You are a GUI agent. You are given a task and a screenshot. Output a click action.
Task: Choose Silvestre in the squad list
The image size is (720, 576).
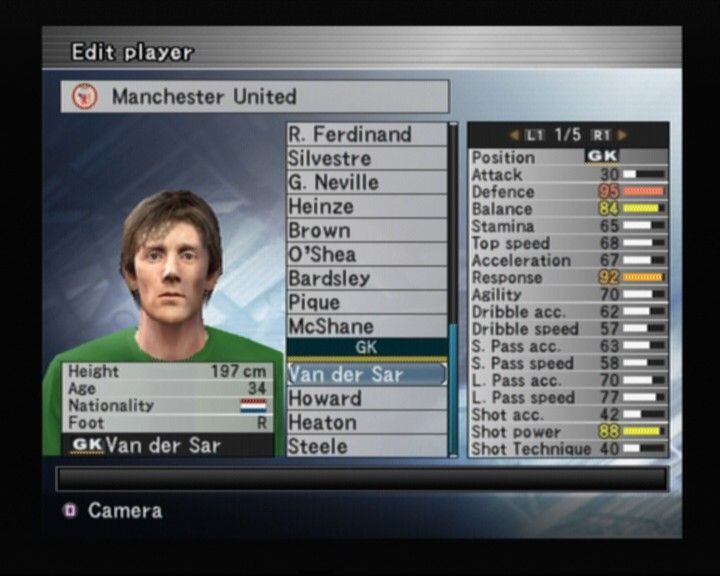tap(365, 158)
